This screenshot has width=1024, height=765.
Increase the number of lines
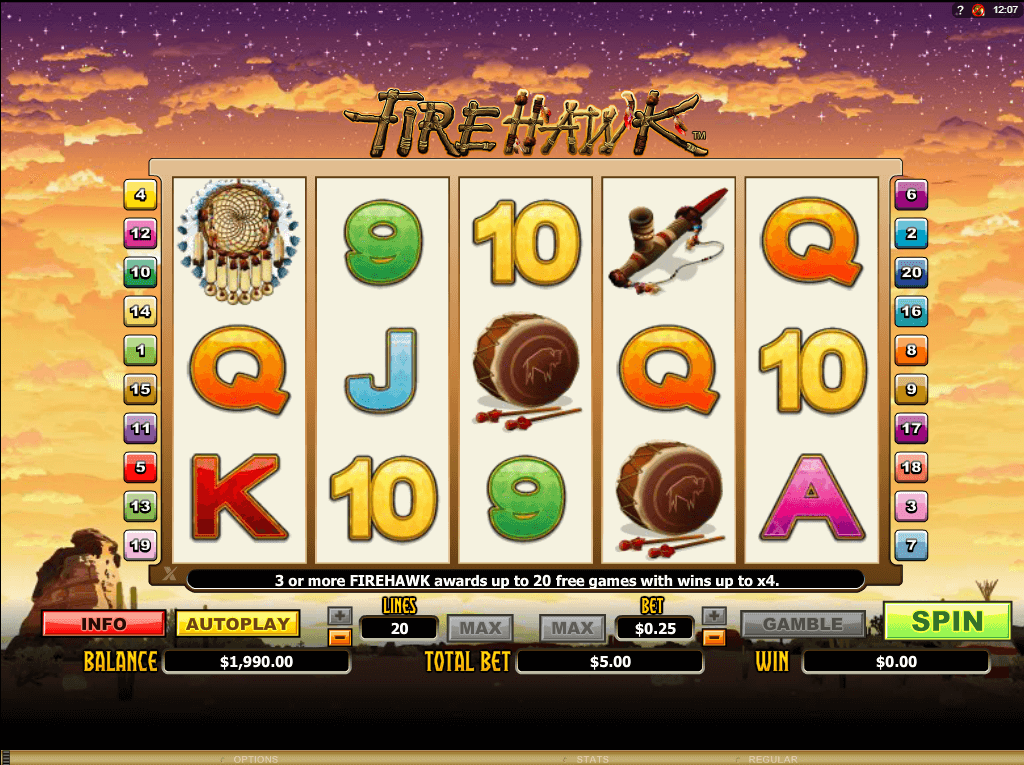(340, 616)
